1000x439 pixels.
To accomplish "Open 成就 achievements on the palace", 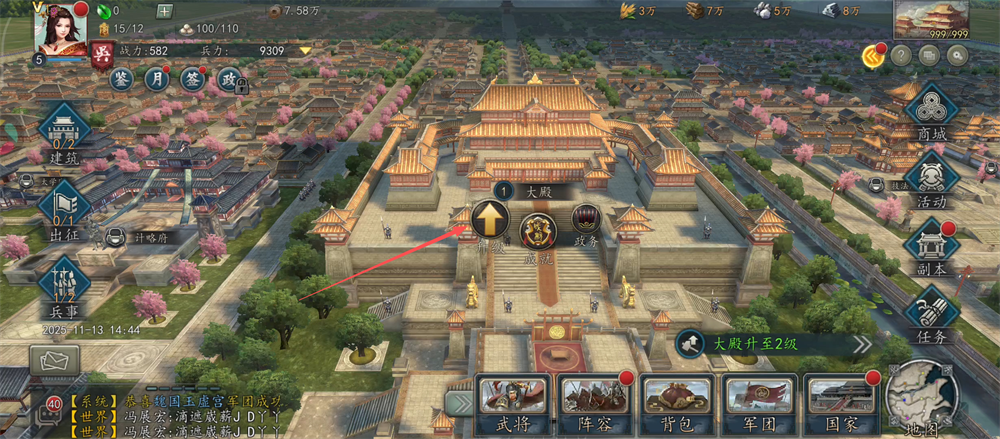I will pyautogui.click(x=539, y=231).
